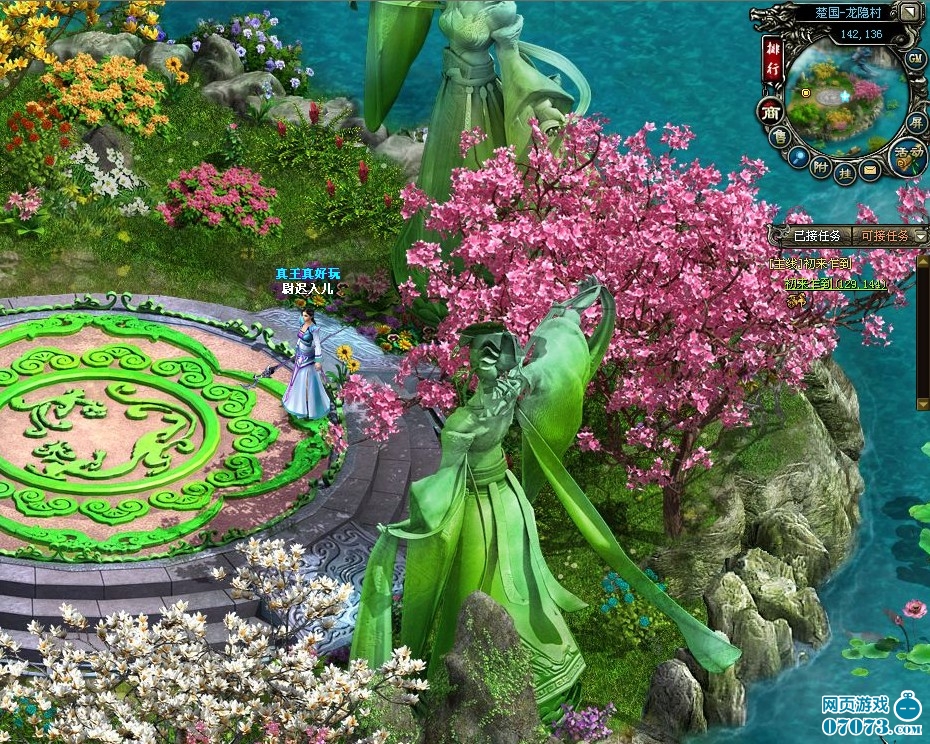Click the 售 sell button
930x744 pixels.
coord(777,134)
